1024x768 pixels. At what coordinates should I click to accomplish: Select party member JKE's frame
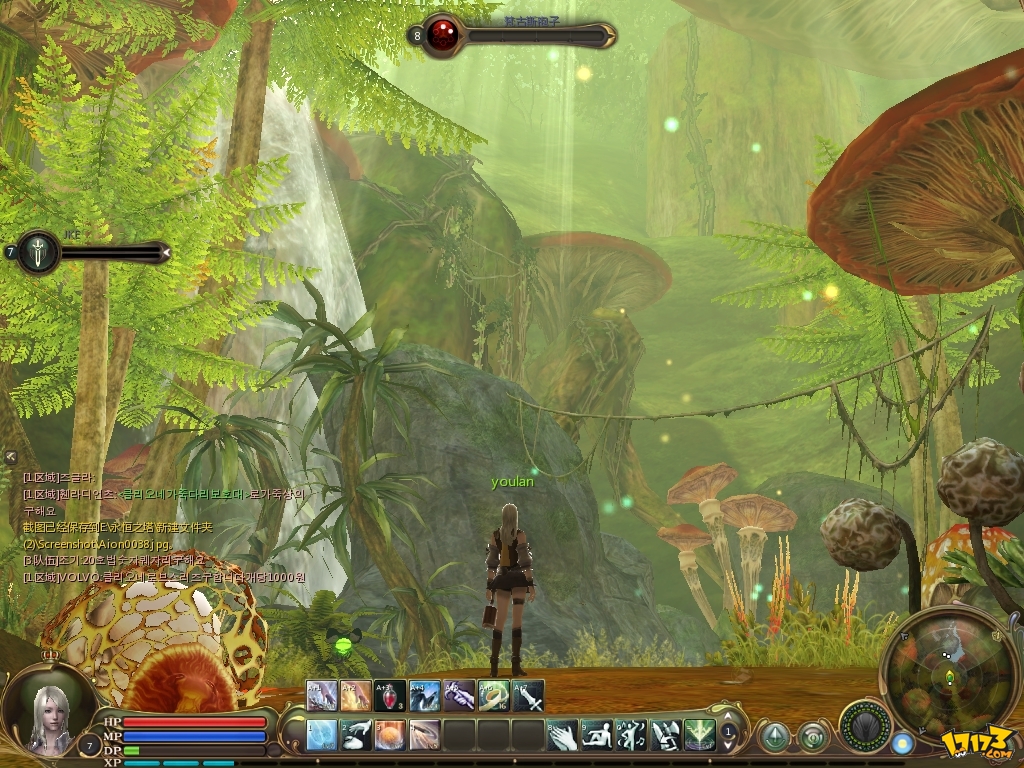[38, 252]
